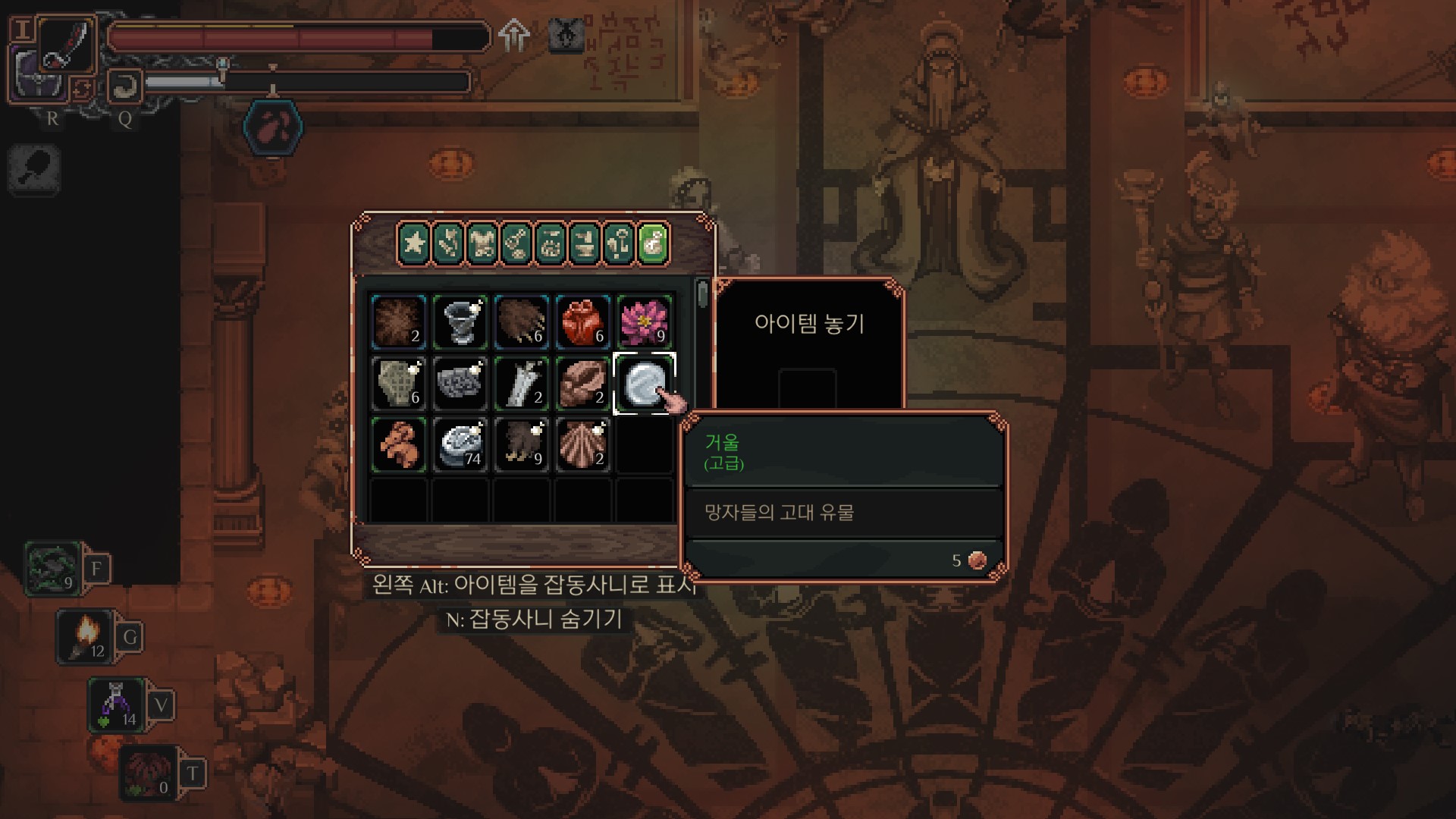
Task: Use the inventory list scrollbar
Action: tap(703, 294)
